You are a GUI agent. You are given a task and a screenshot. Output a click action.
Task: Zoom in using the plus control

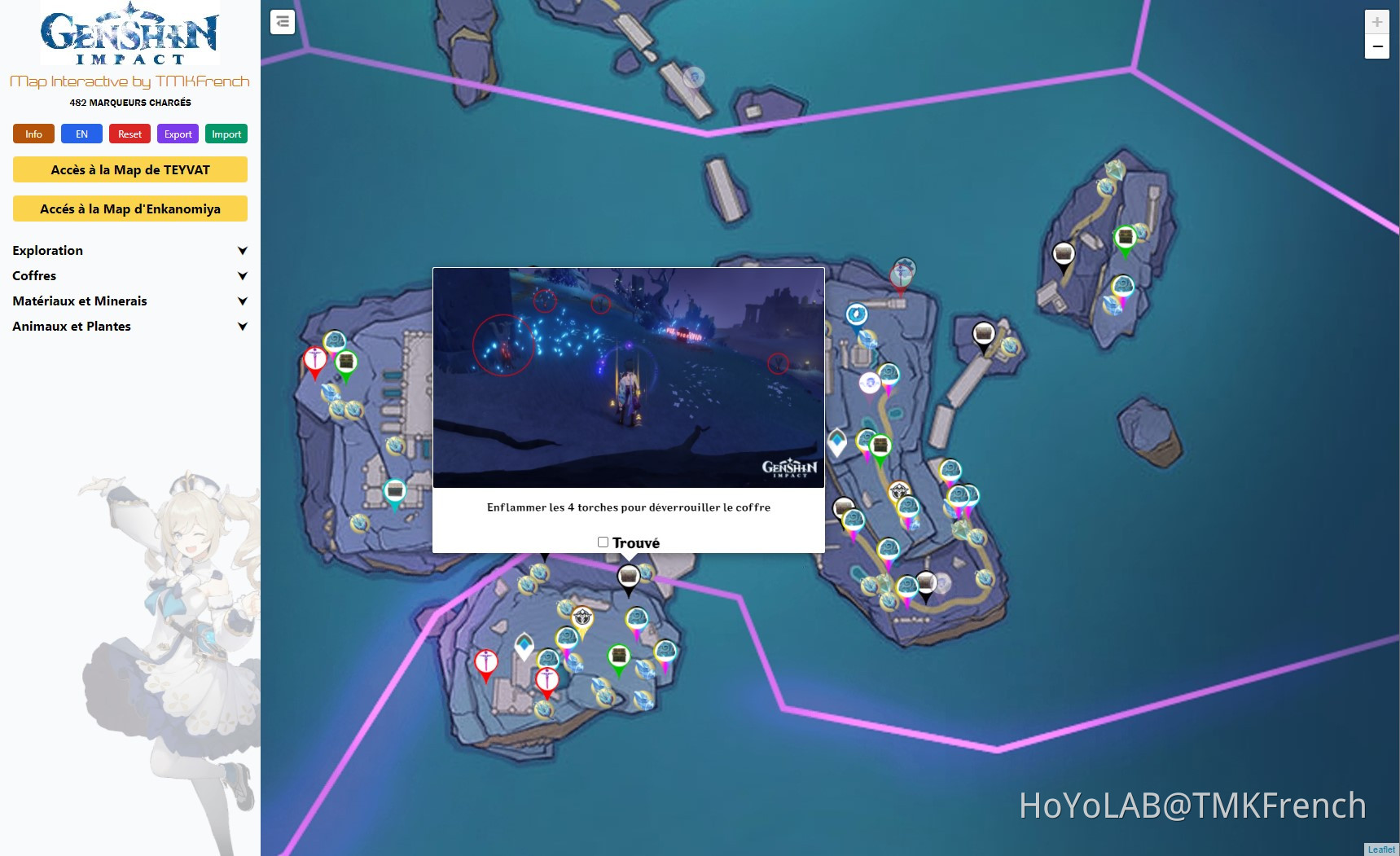1377,21
